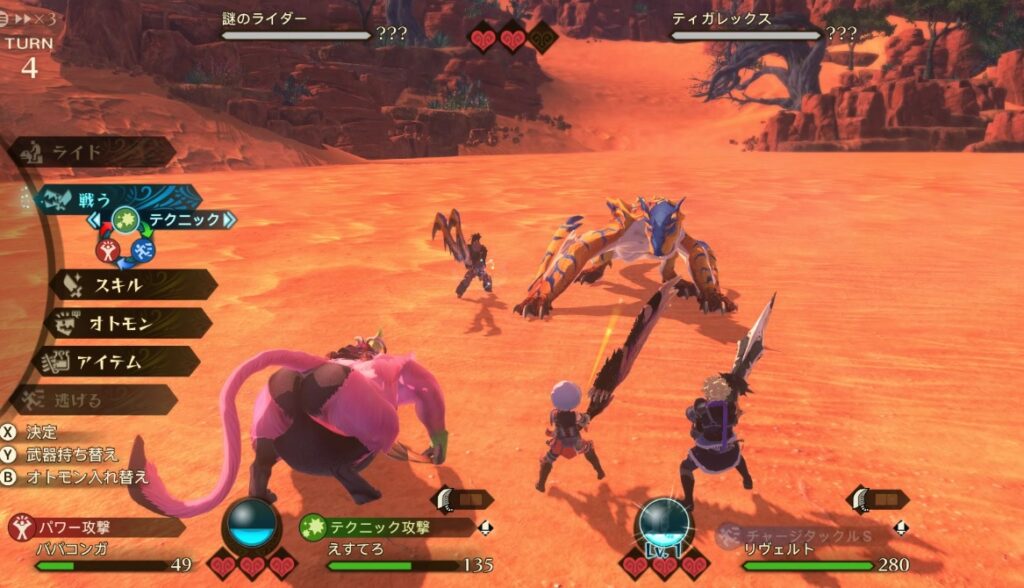Image resolution: width=1024 pixels, height=588 pixels.
Task: Pick the green Technique attack type icon
Action: coord(125,219)
